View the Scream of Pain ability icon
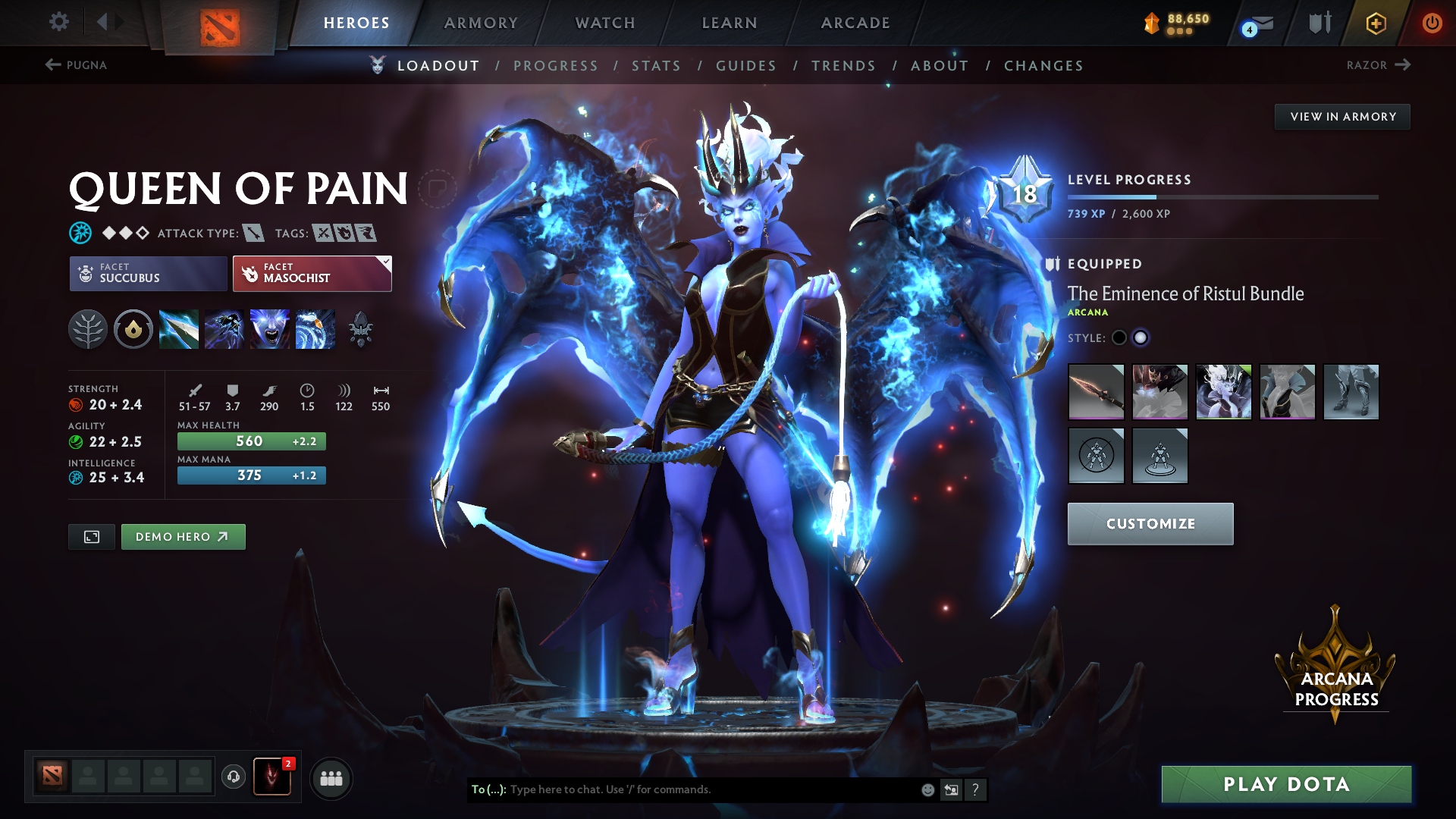Screen dimensions: 1456x819 click(x=269, y=329)
